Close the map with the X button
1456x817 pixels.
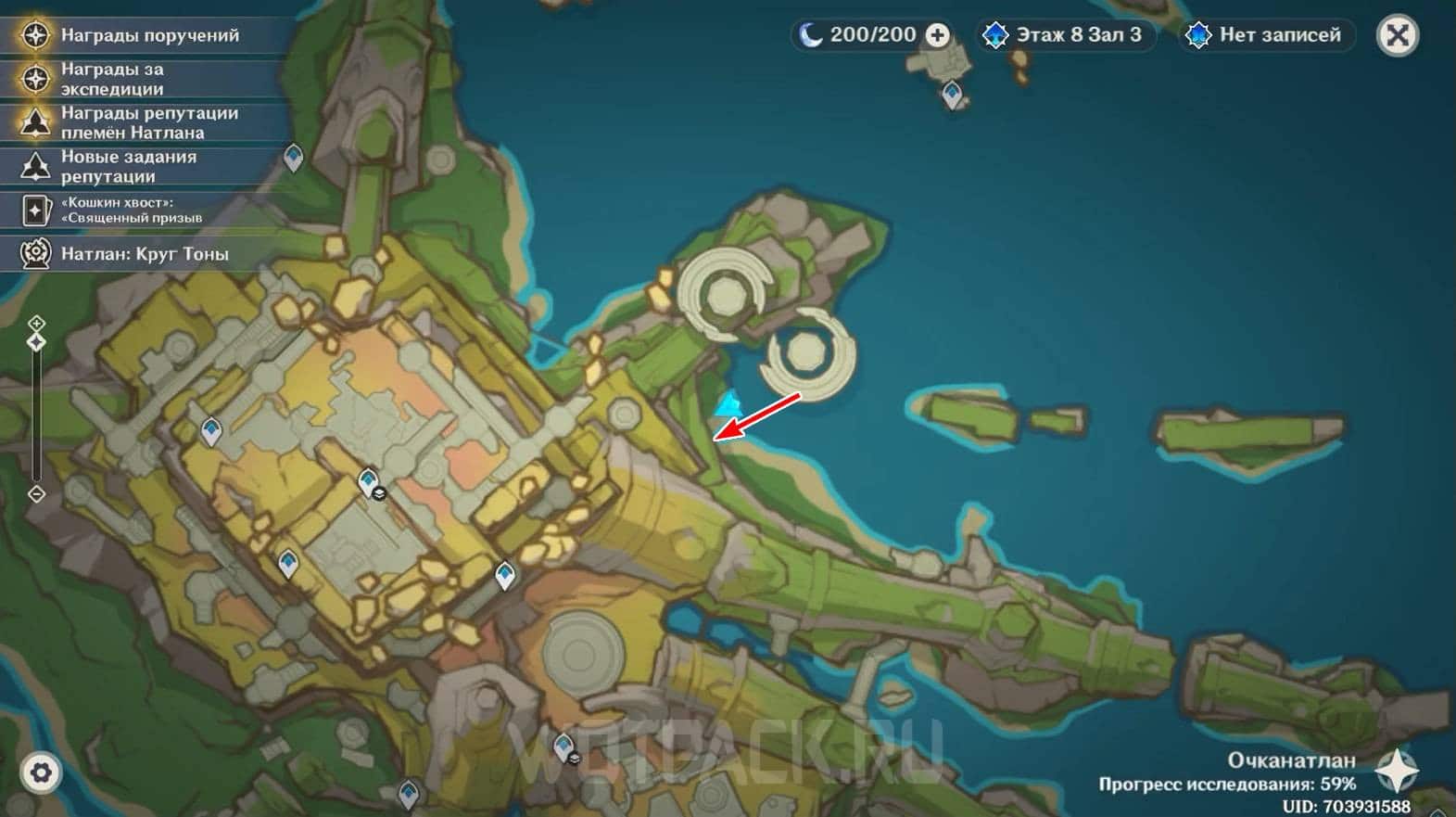tap(1398, 36)
